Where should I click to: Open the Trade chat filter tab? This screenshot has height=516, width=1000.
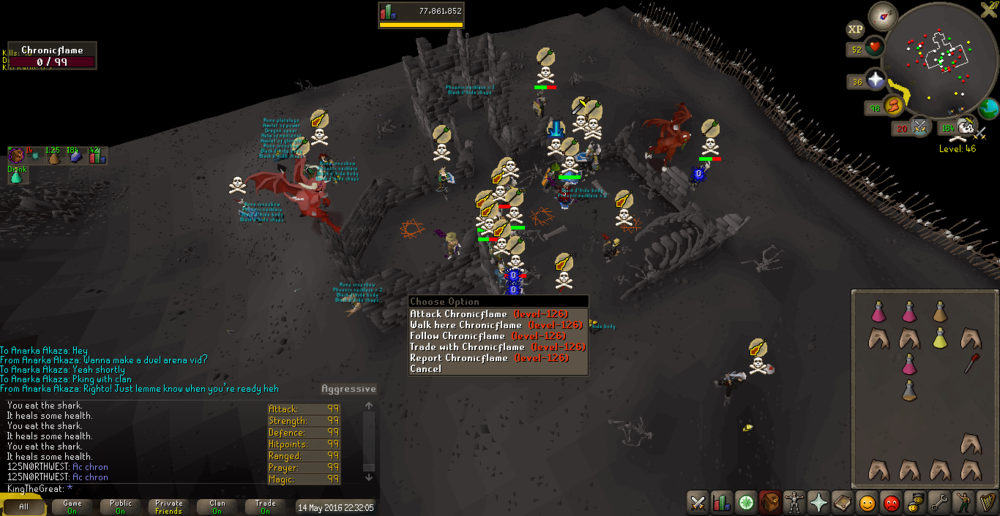point(265,507)
